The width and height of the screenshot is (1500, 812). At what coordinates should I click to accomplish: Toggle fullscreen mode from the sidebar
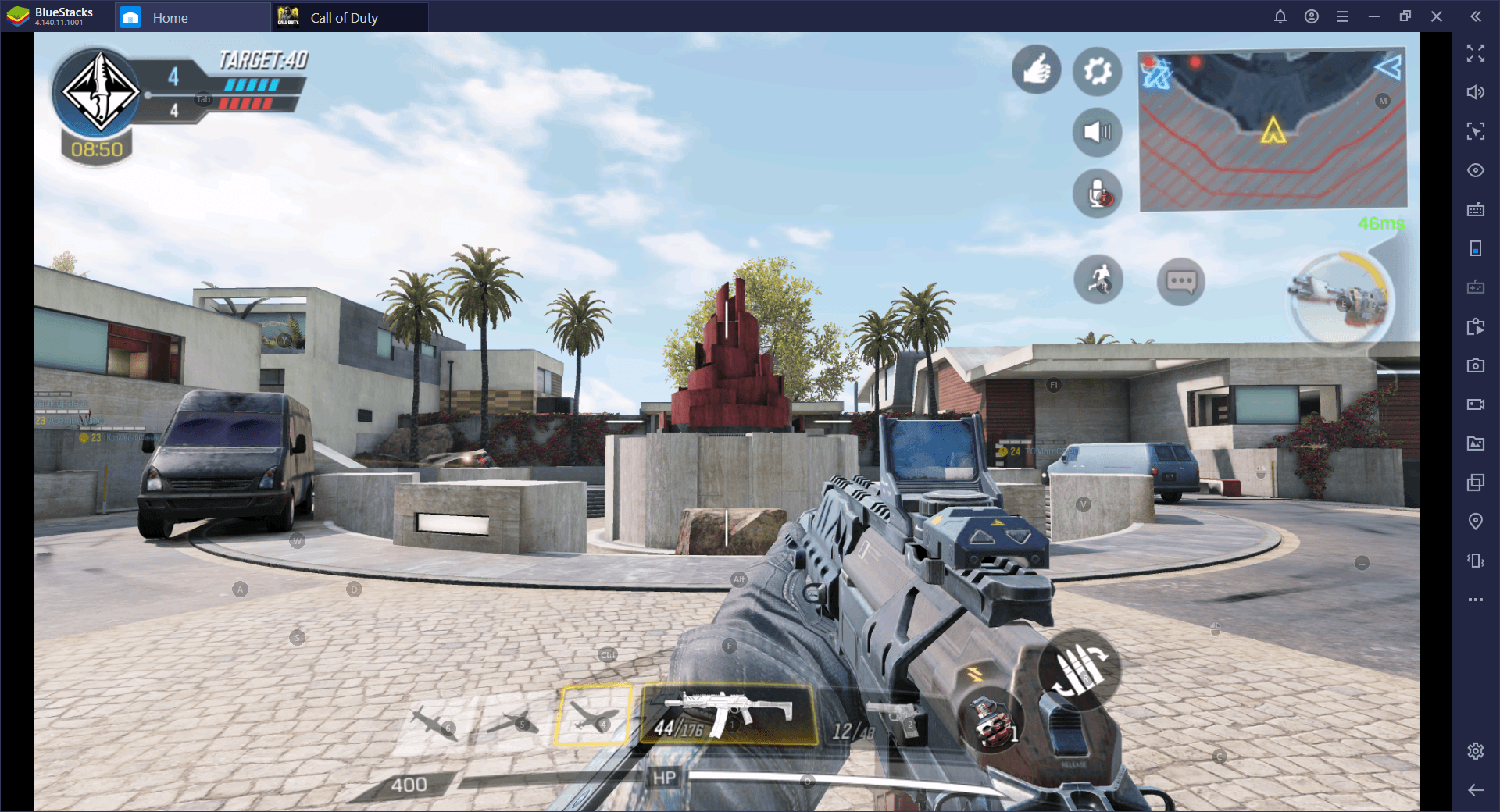[x=1476, y=54]
